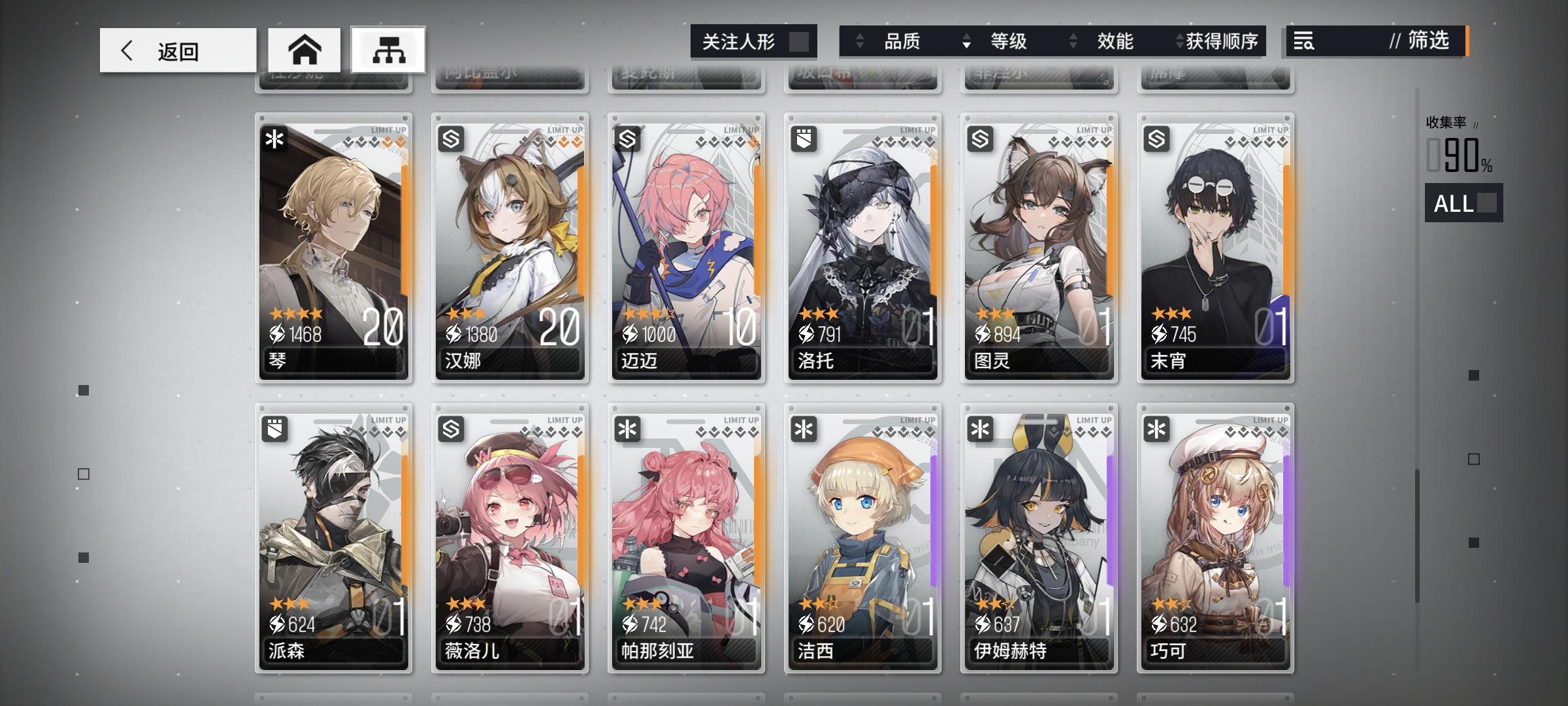Image resolution: width=1568 pixels, height=706 pixels.
Task: Click the S-class icon on 汉娜's card
Action: pos(449,139)
